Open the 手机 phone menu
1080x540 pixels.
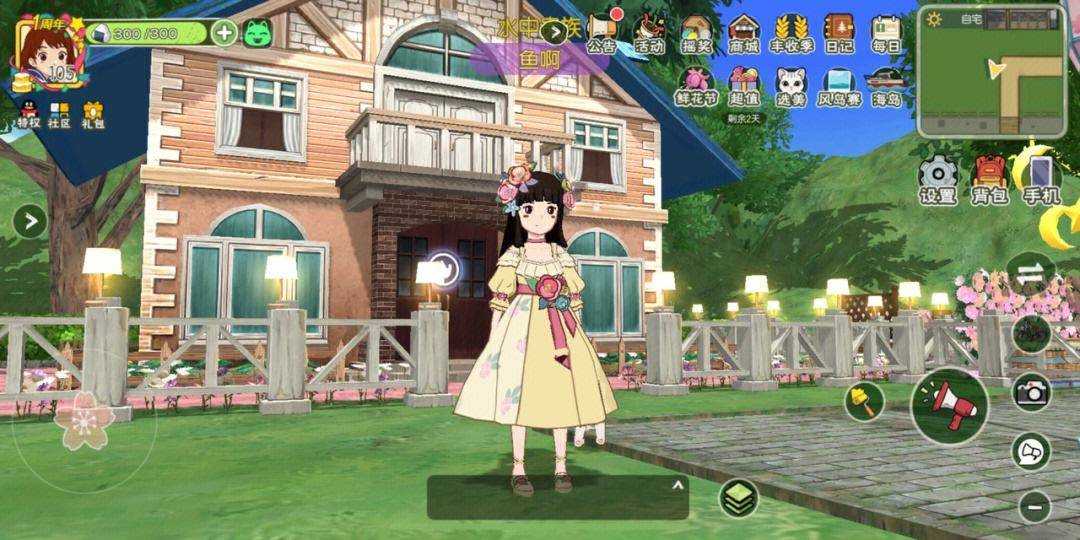(x=1041, y=179)
